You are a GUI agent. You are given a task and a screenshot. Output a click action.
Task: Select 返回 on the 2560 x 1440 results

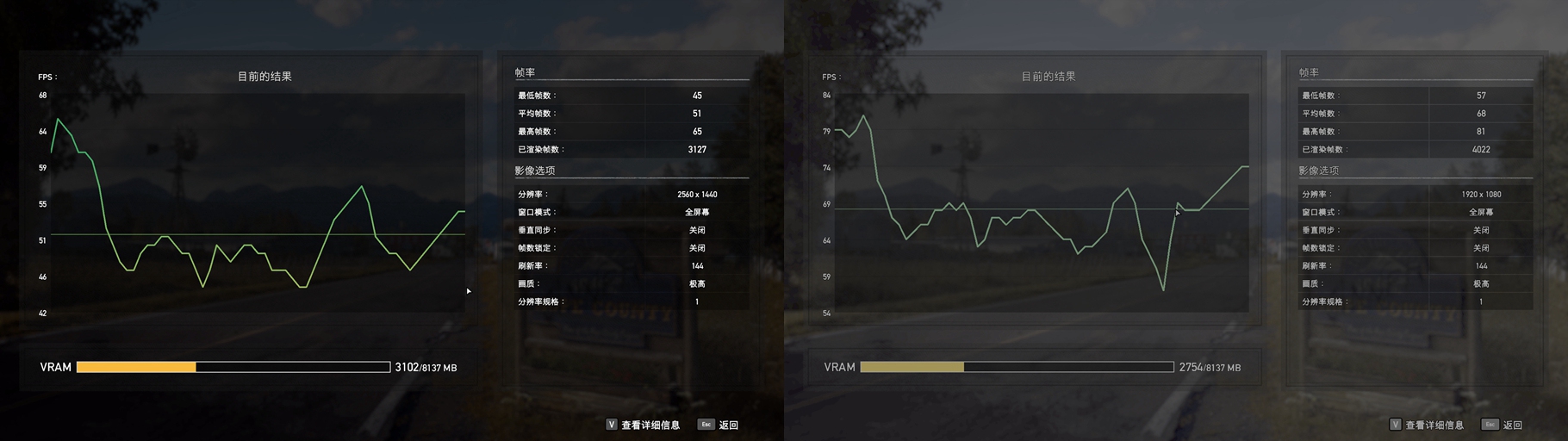719,425
